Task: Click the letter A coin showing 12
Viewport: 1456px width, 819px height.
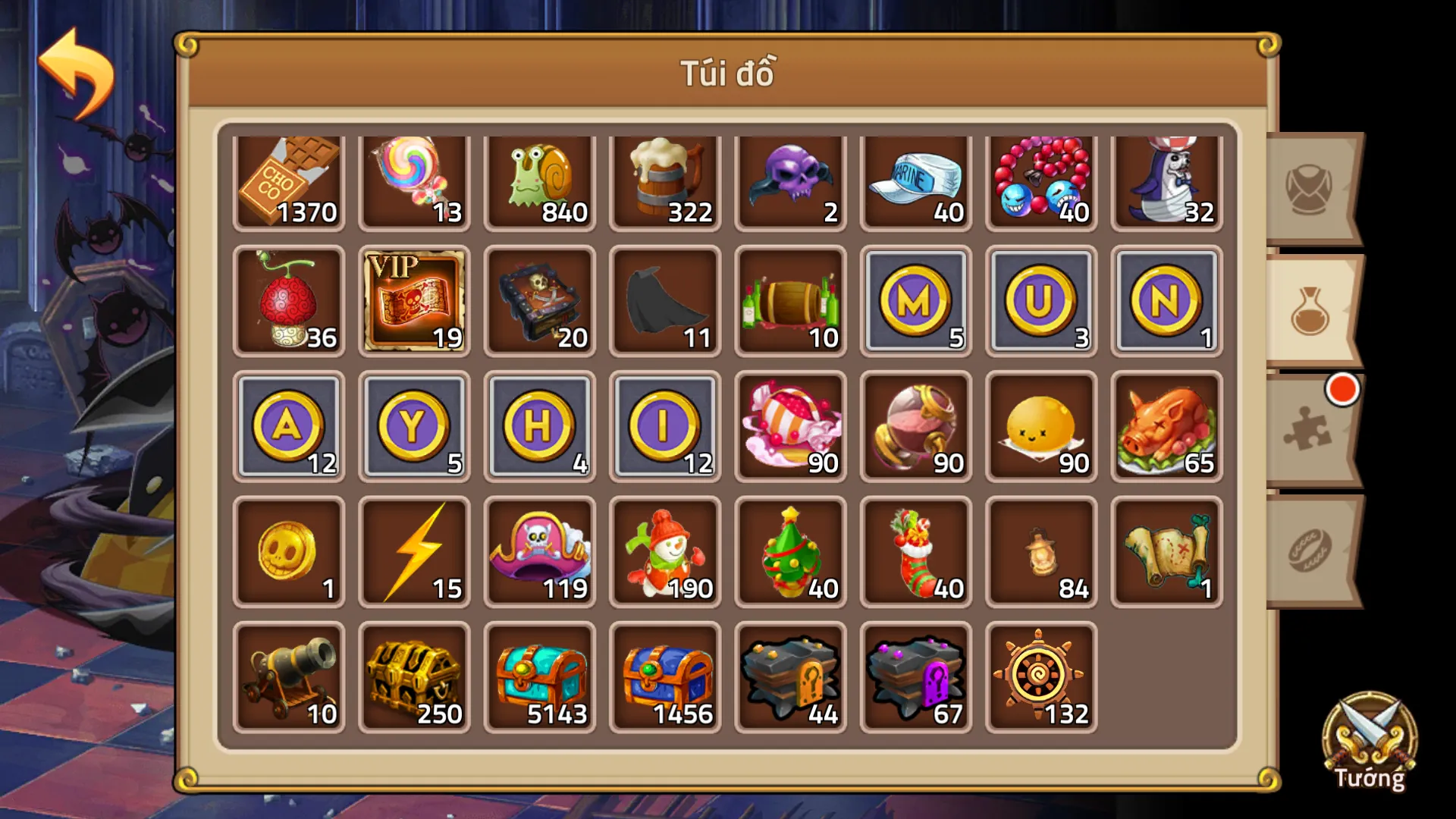Action: pos(289,427)
